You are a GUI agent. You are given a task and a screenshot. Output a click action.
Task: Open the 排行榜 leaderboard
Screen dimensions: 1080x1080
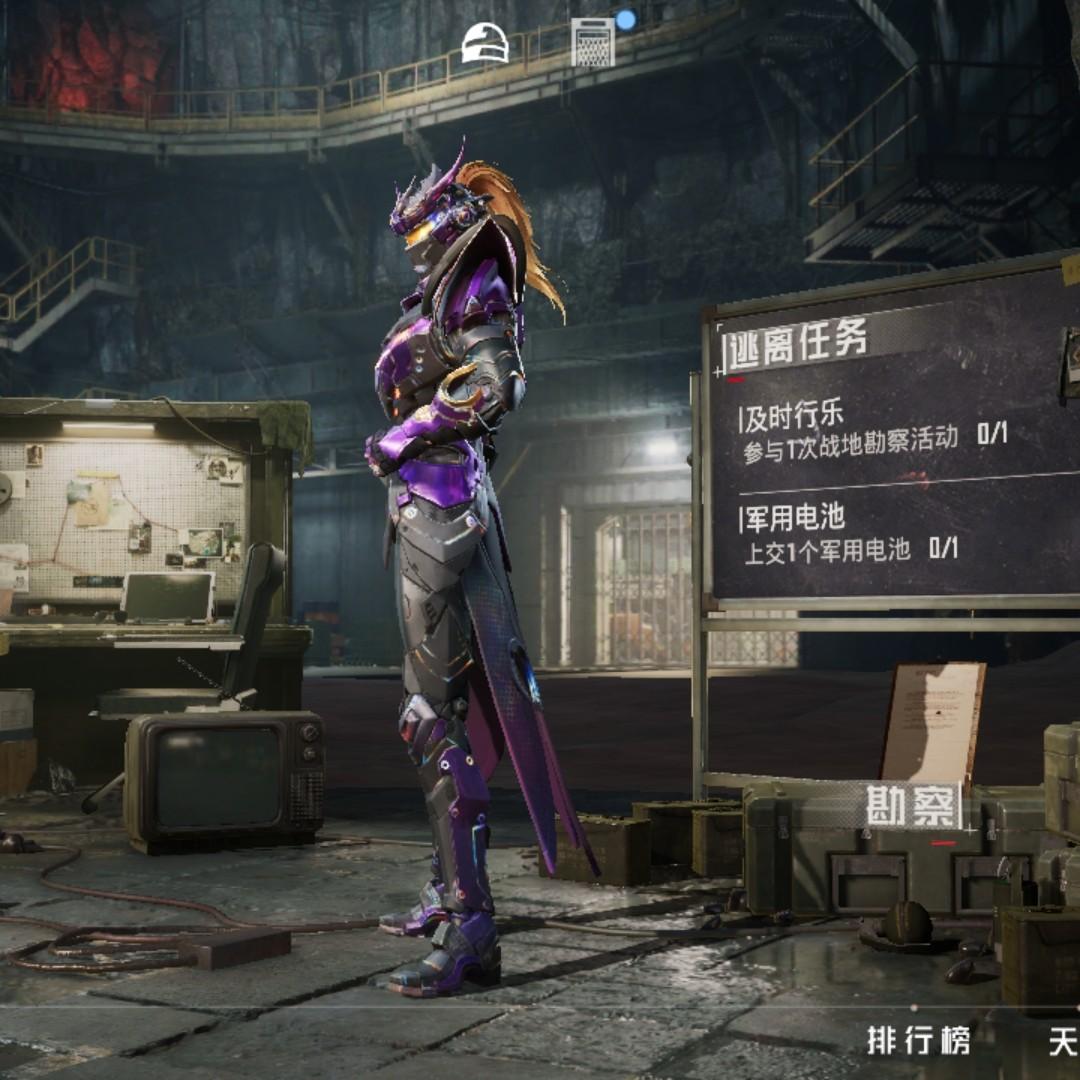coord(918,1041)
